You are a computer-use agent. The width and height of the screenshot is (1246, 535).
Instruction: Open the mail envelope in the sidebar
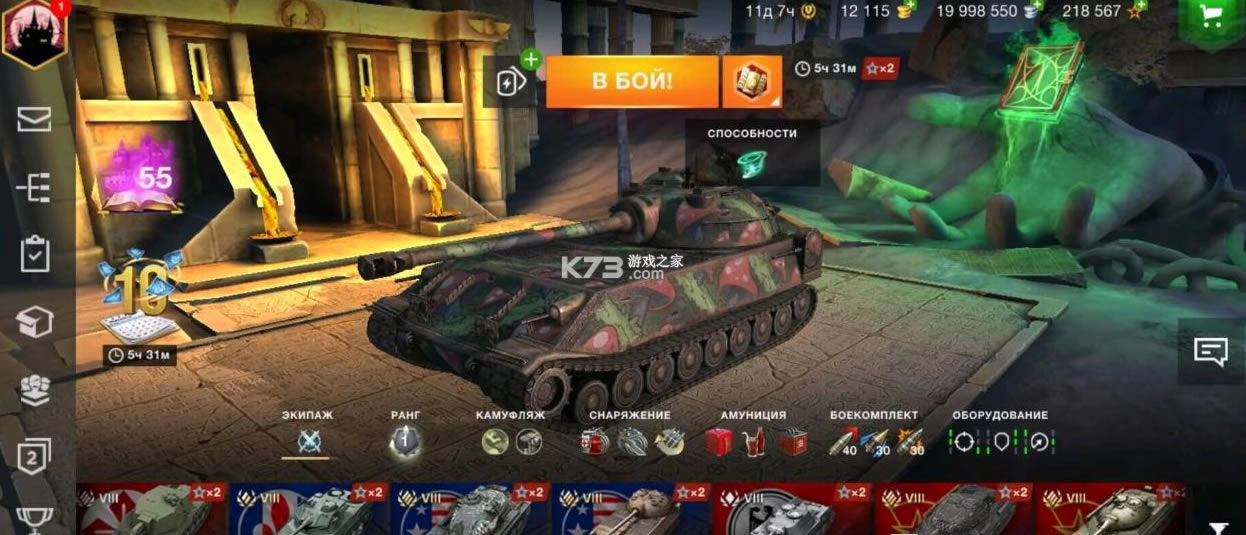pos(34,120)
